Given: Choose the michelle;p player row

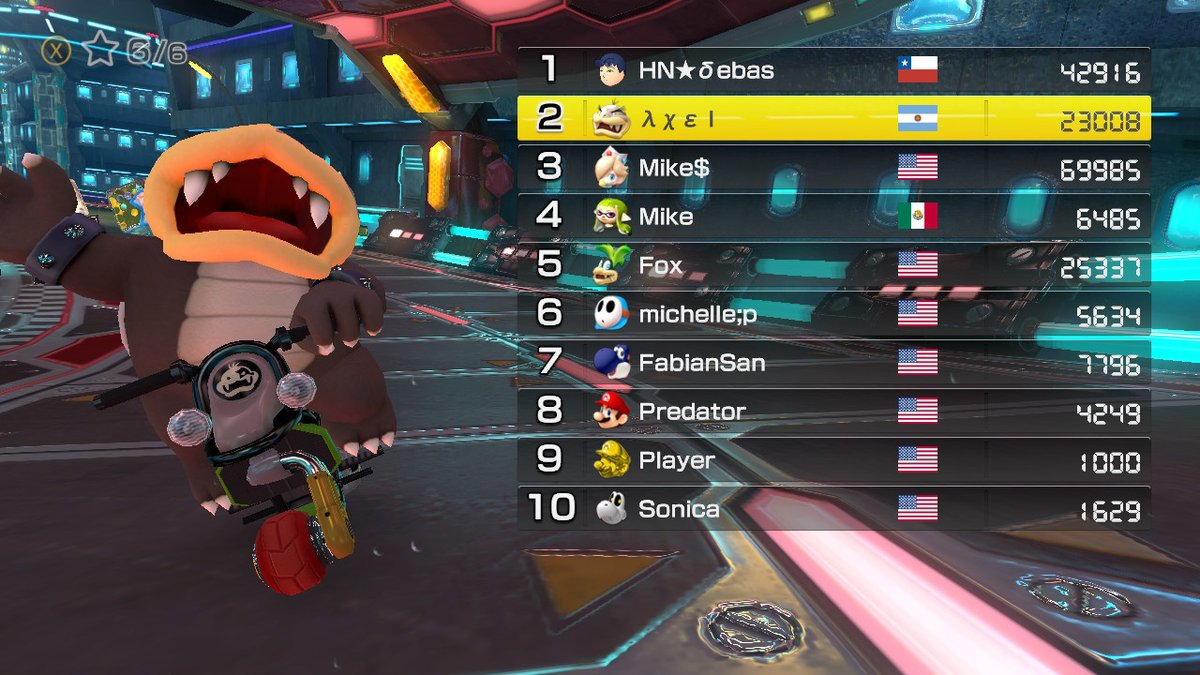Looking at the screenshot, I should click(833, 313).
